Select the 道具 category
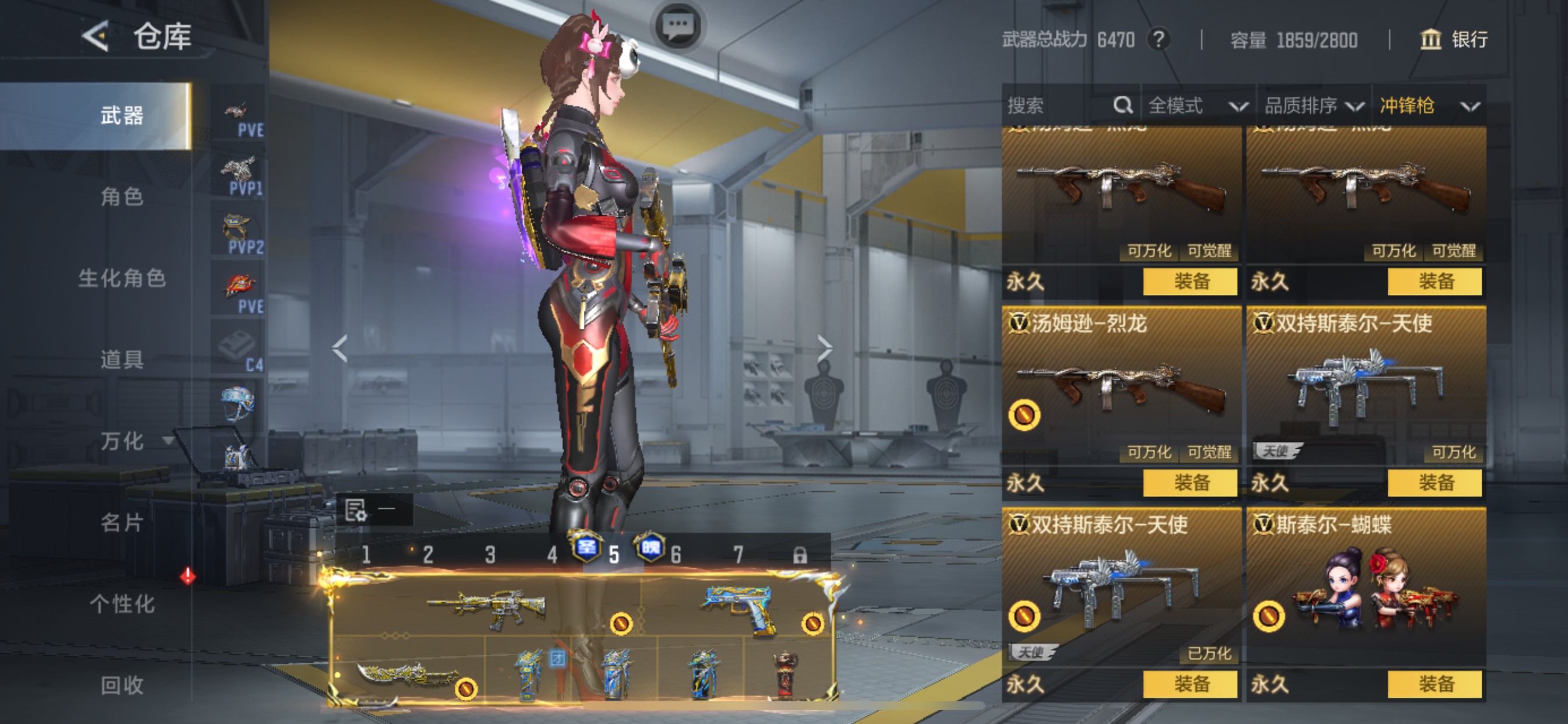This screenshot has height=724, width=1568. (122, 360)
